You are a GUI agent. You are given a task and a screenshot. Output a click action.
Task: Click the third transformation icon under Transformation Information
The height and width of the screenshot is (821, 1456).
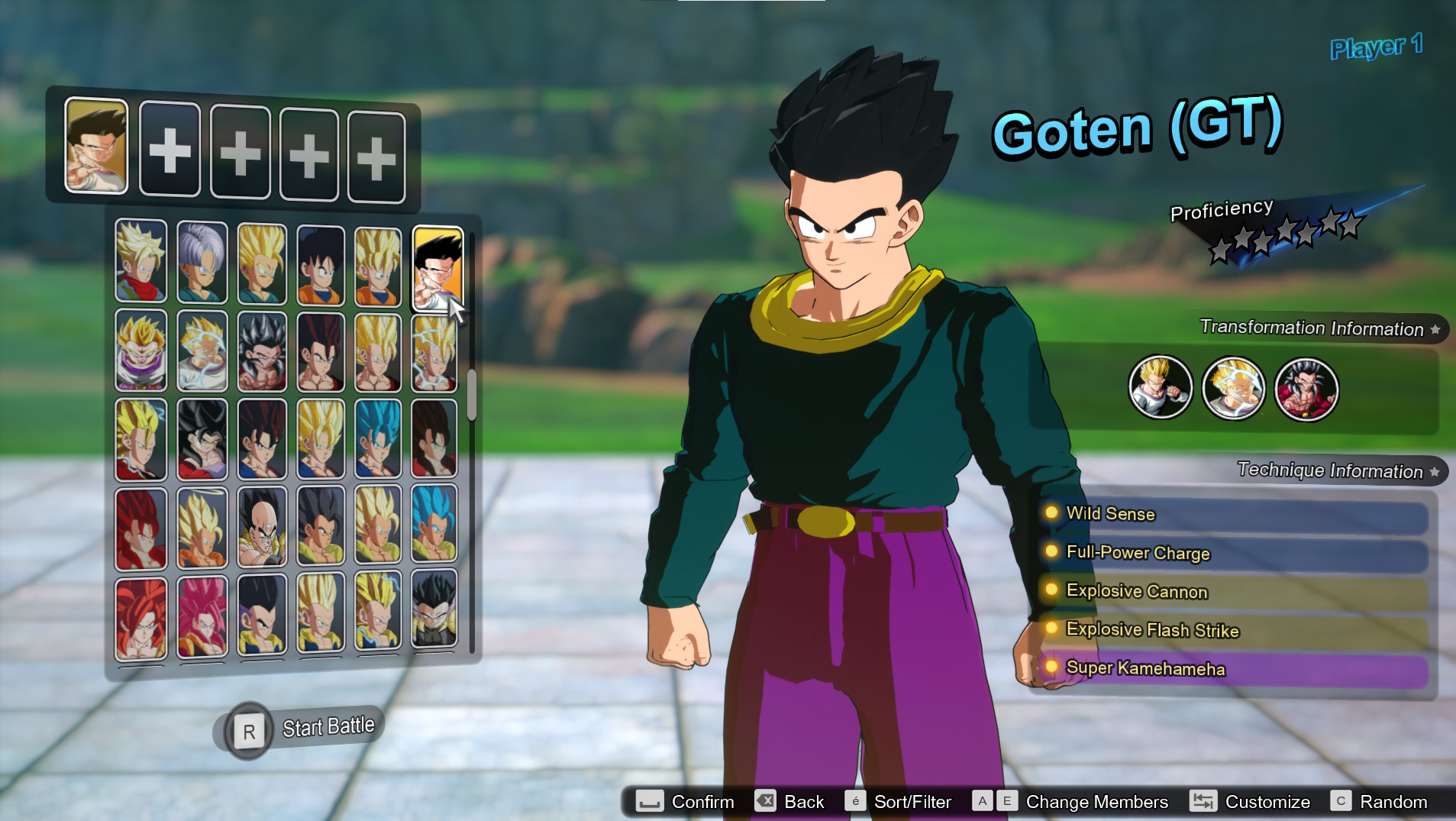coord(1307,389)
